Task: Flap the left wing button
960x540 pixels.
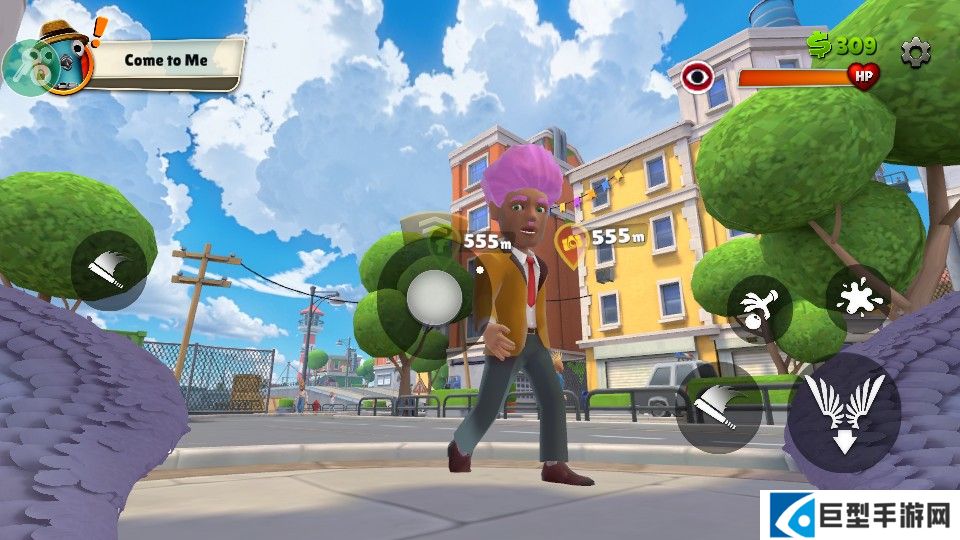Action: click(108, 266)
